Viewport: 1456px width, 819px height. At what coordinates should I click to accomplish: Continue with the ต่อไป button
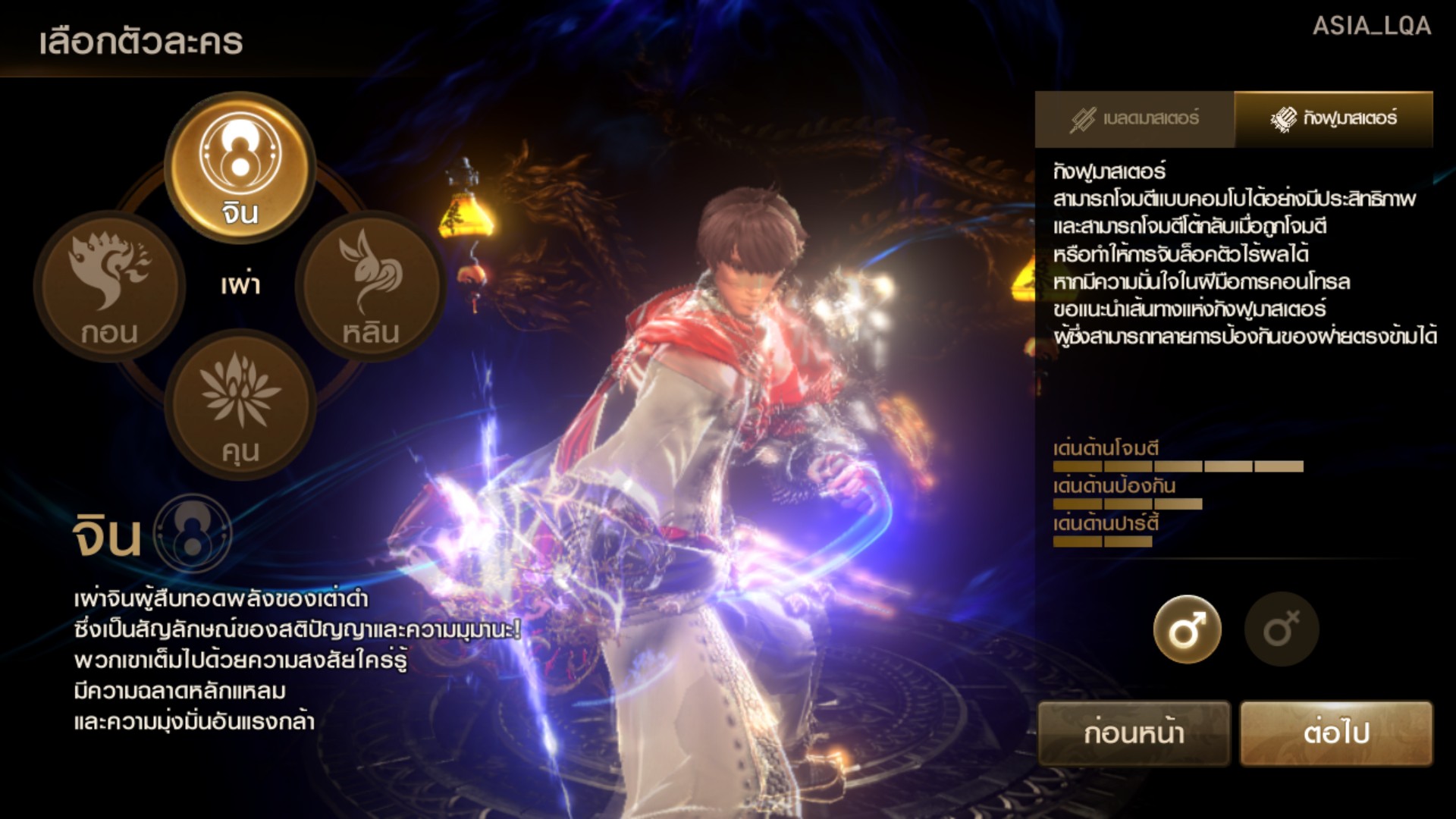click(x=1336, y=733)
